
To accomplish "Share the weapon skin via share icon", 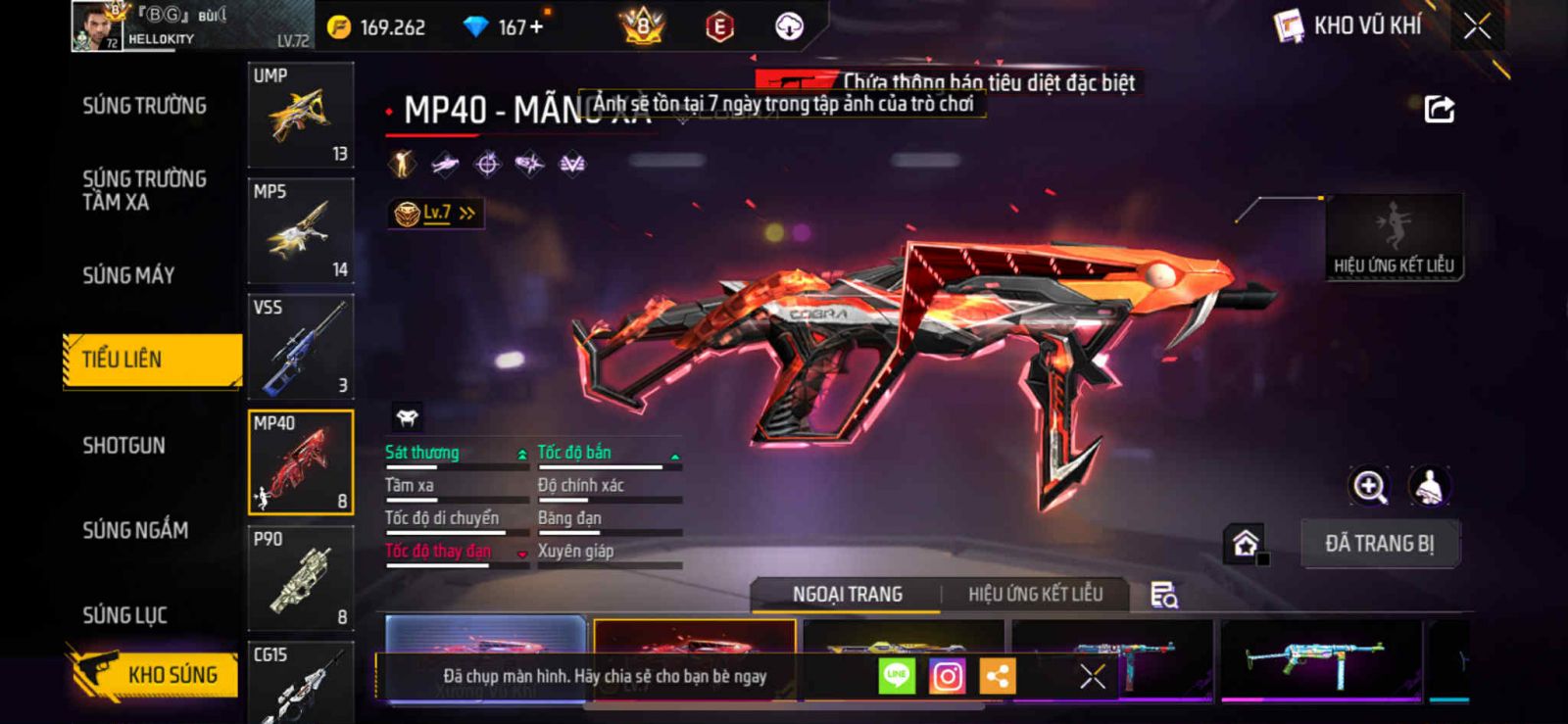I will click(1439, 109).
